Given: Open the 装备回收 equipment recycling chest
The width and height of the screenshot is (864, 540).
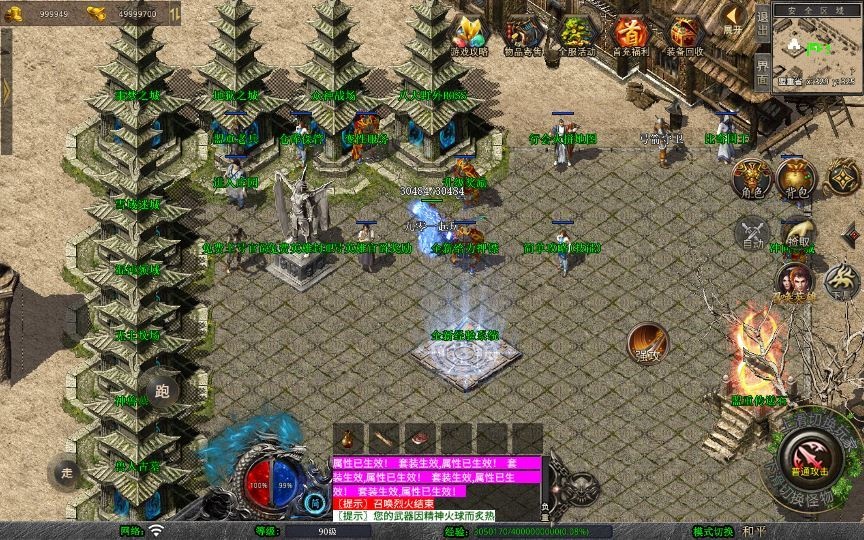Looking at the screenshot, I should [x=685, y=35].
